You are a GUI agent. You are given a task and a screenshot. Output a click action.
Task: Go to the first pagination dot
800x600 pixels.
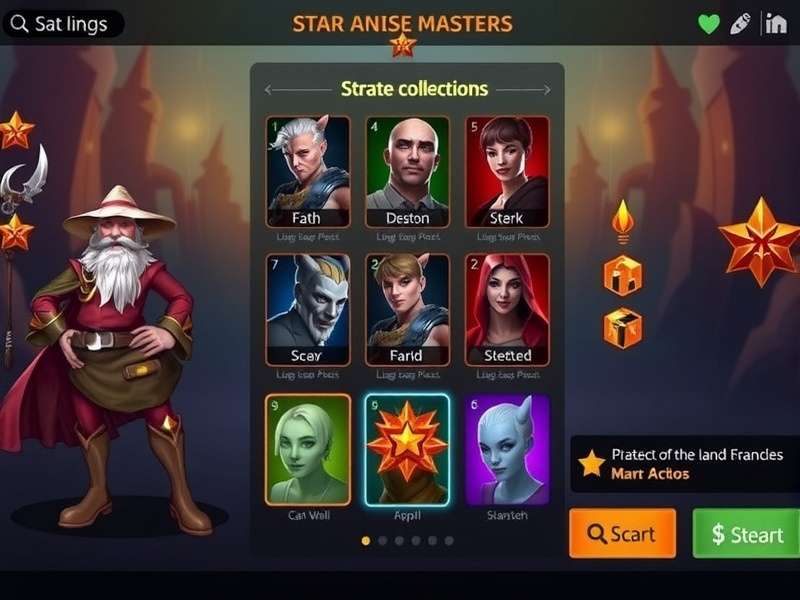pyautogui.click(x=365, y=540)
